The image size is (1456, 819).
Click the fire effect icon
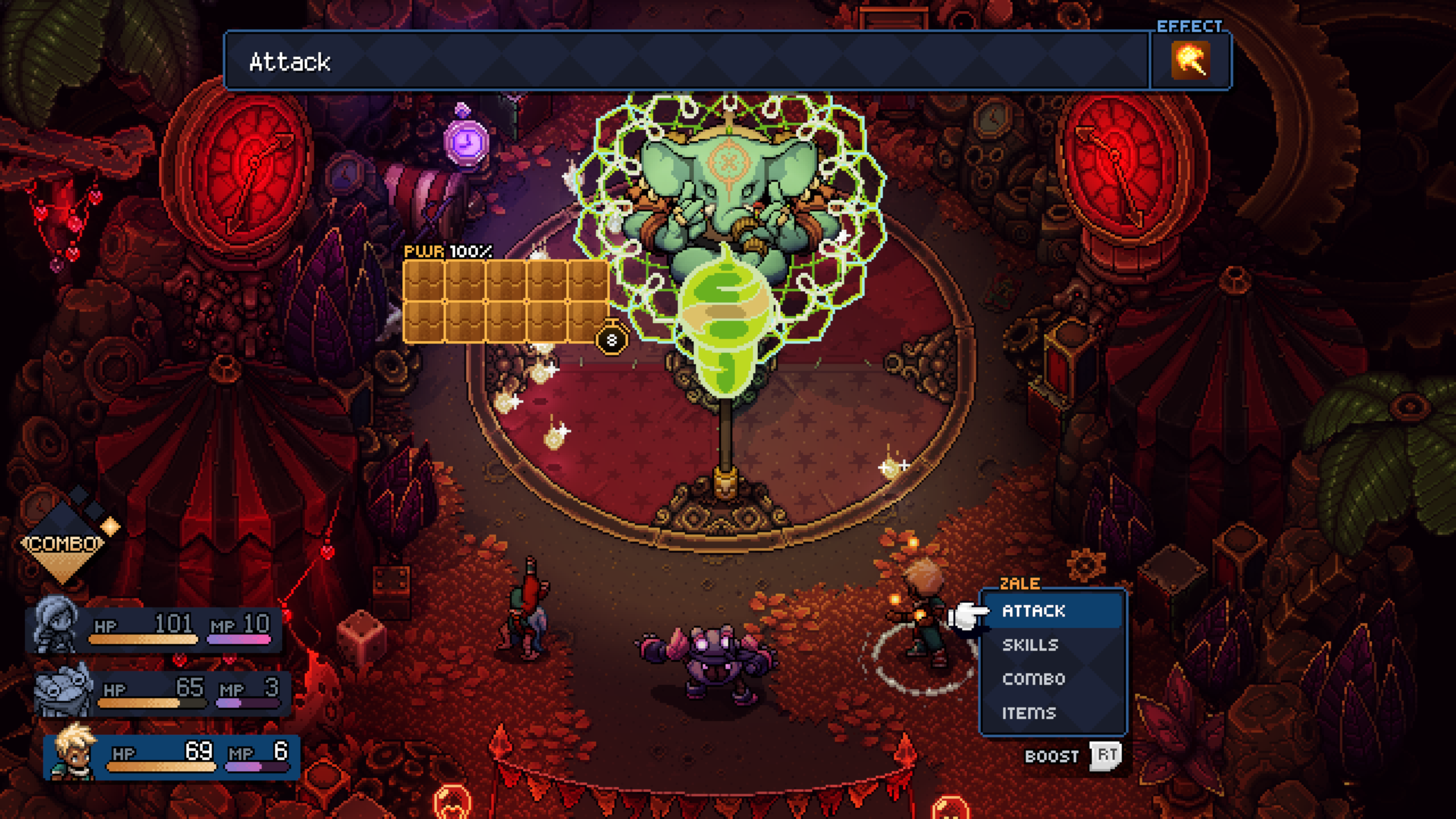click(1190, 60)
